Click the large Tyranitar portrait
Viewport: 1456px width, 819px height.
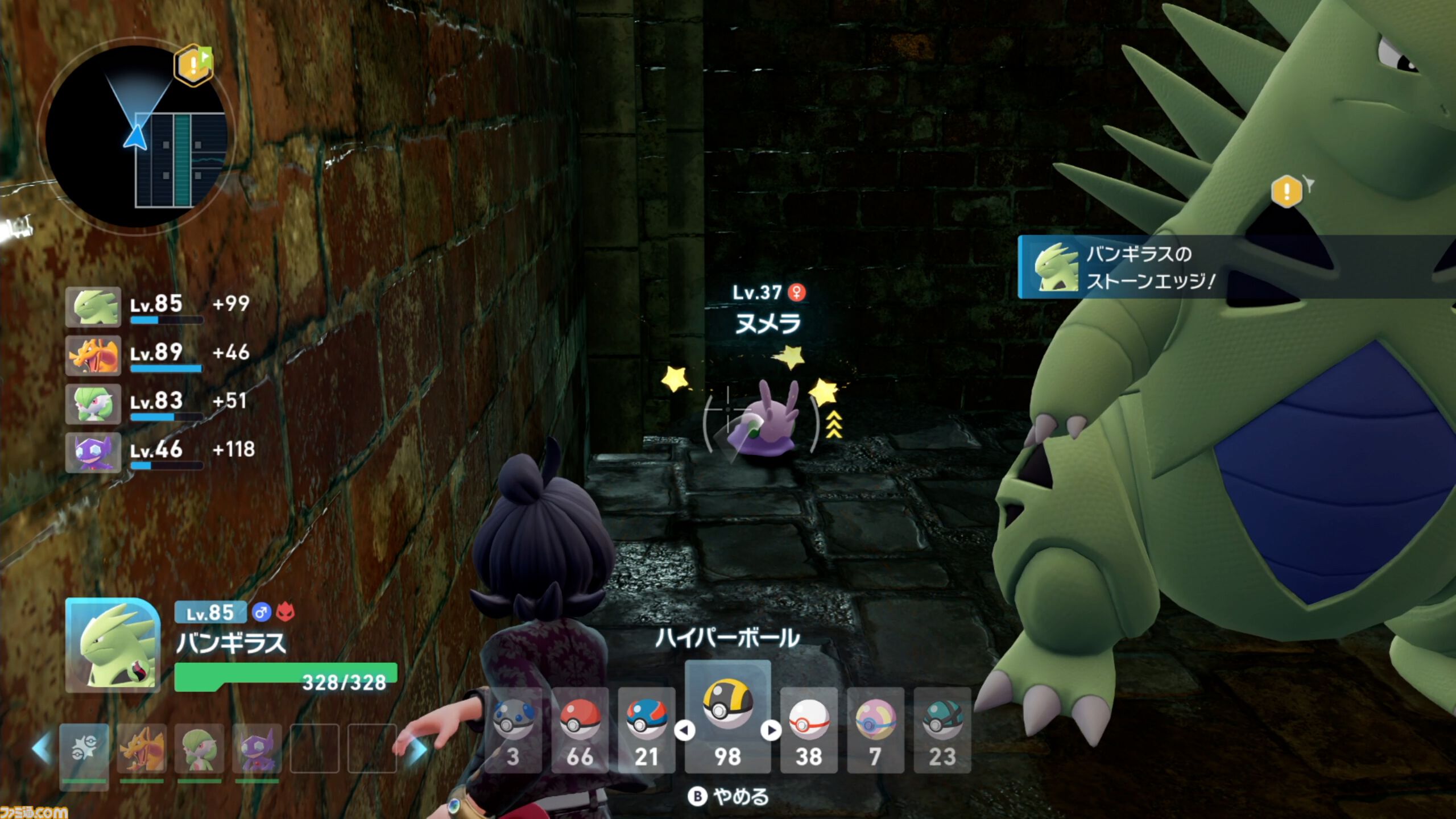113,645
